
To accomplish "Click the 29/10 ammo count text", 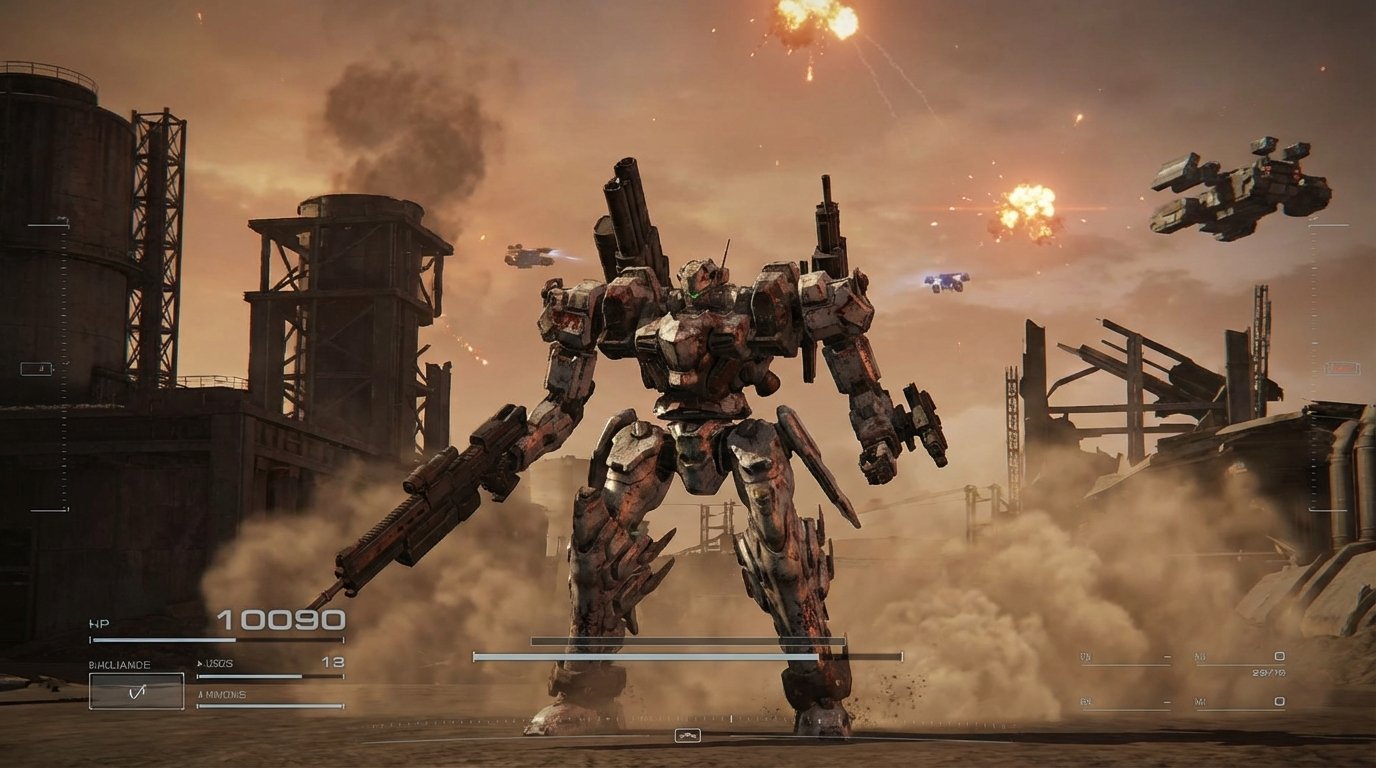I will click(1268, 673).
